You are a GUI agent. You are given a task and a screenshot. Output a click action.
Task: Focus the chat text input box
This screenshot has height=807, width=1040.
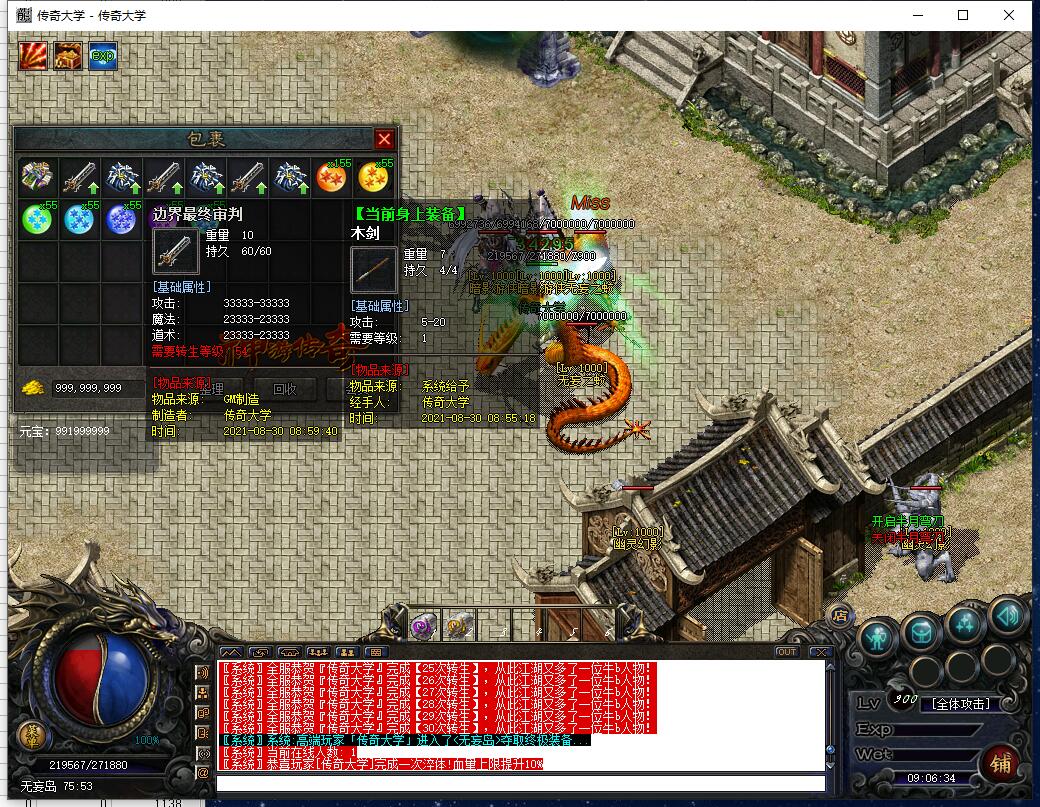click(520, 783)
